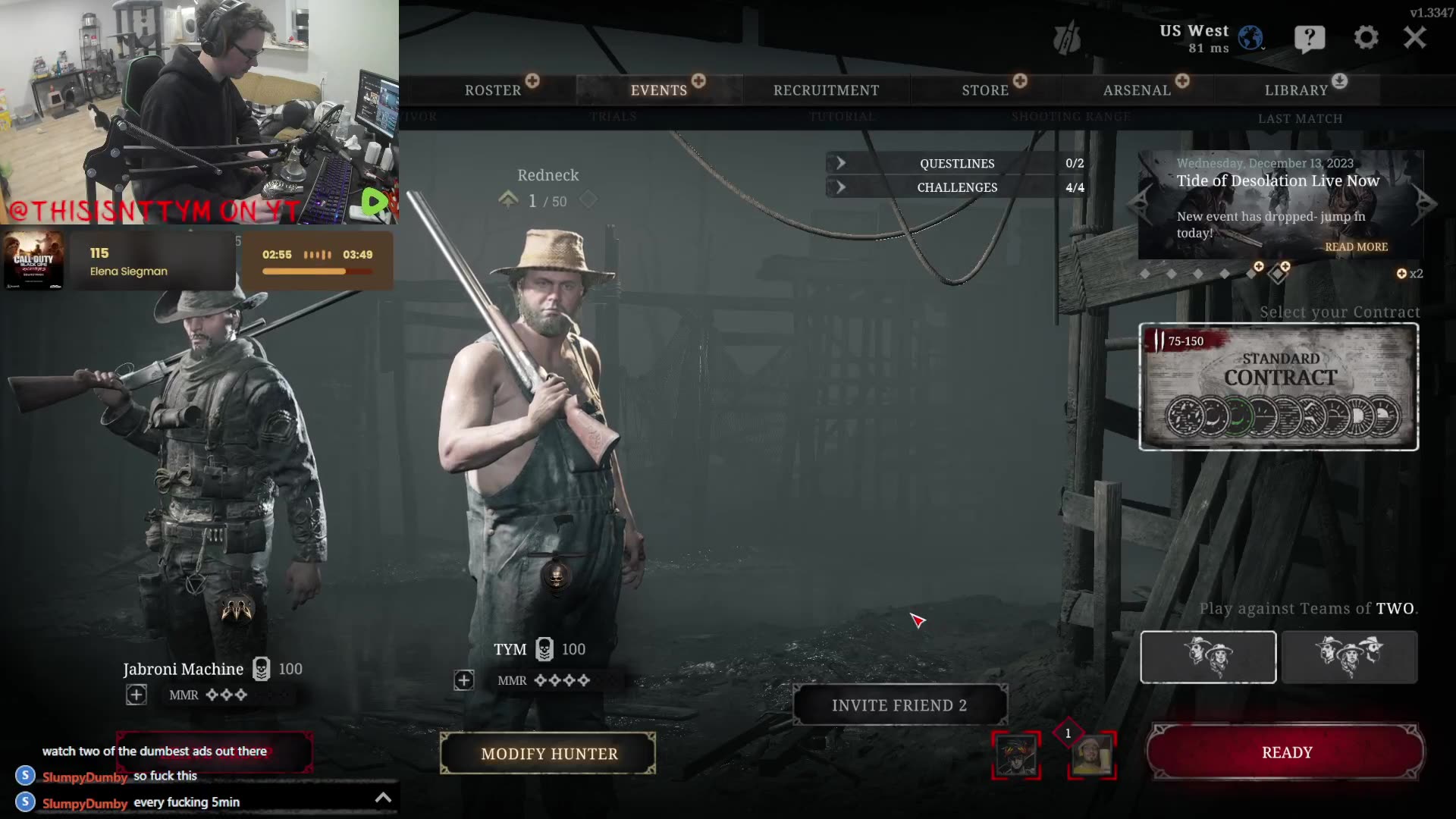Click the plus icon on the Events tab

tap(698, 80)
